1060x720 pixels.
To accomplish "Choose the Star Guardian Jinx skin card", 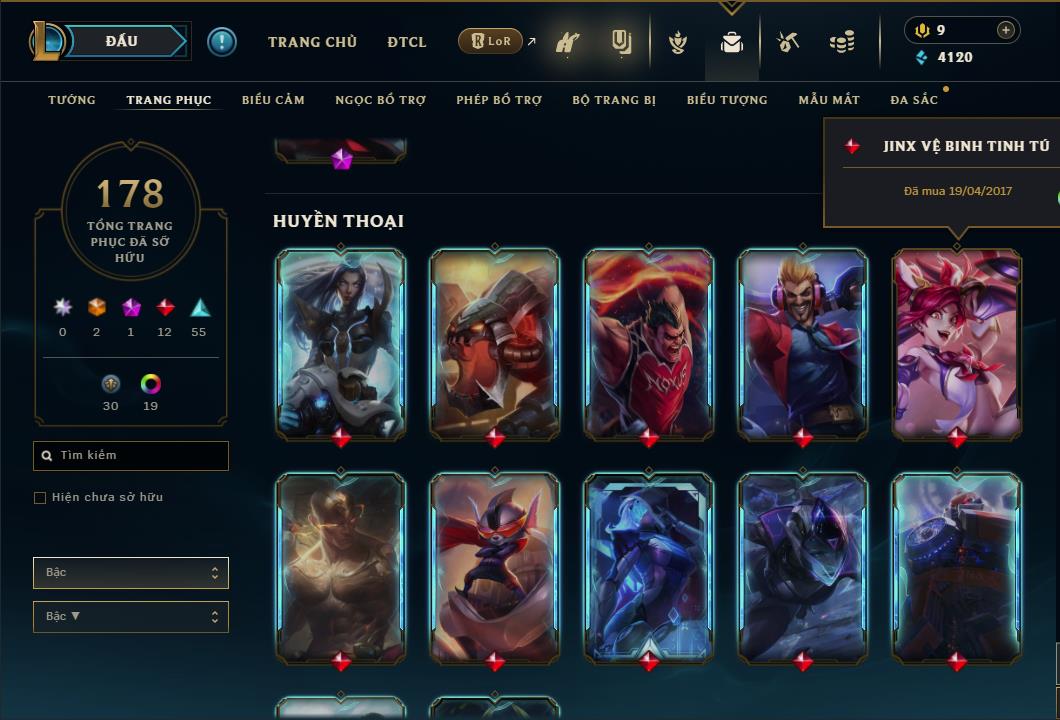I will click(x=956, y=342).
